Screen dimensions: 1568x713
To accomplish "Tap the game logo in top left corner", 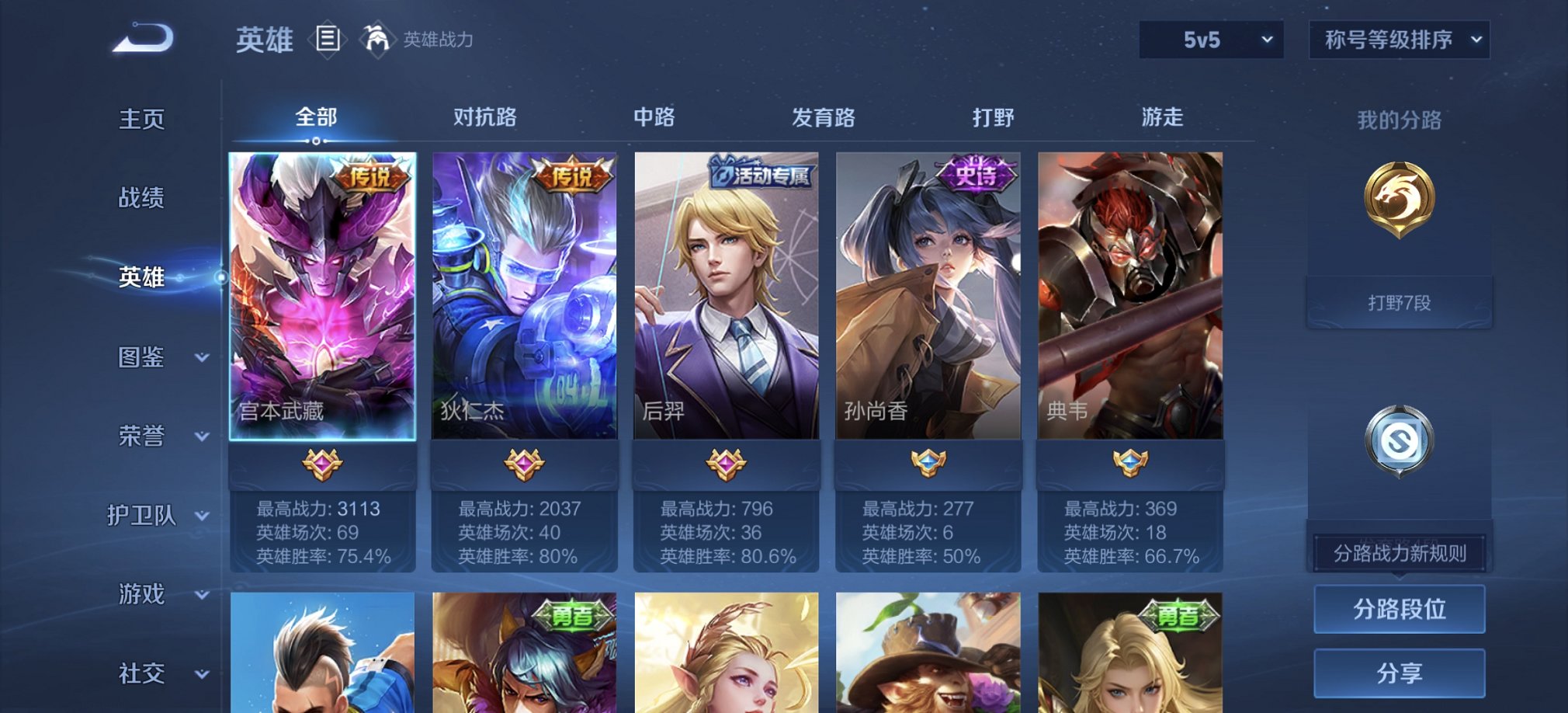I will tap(144, 37).
